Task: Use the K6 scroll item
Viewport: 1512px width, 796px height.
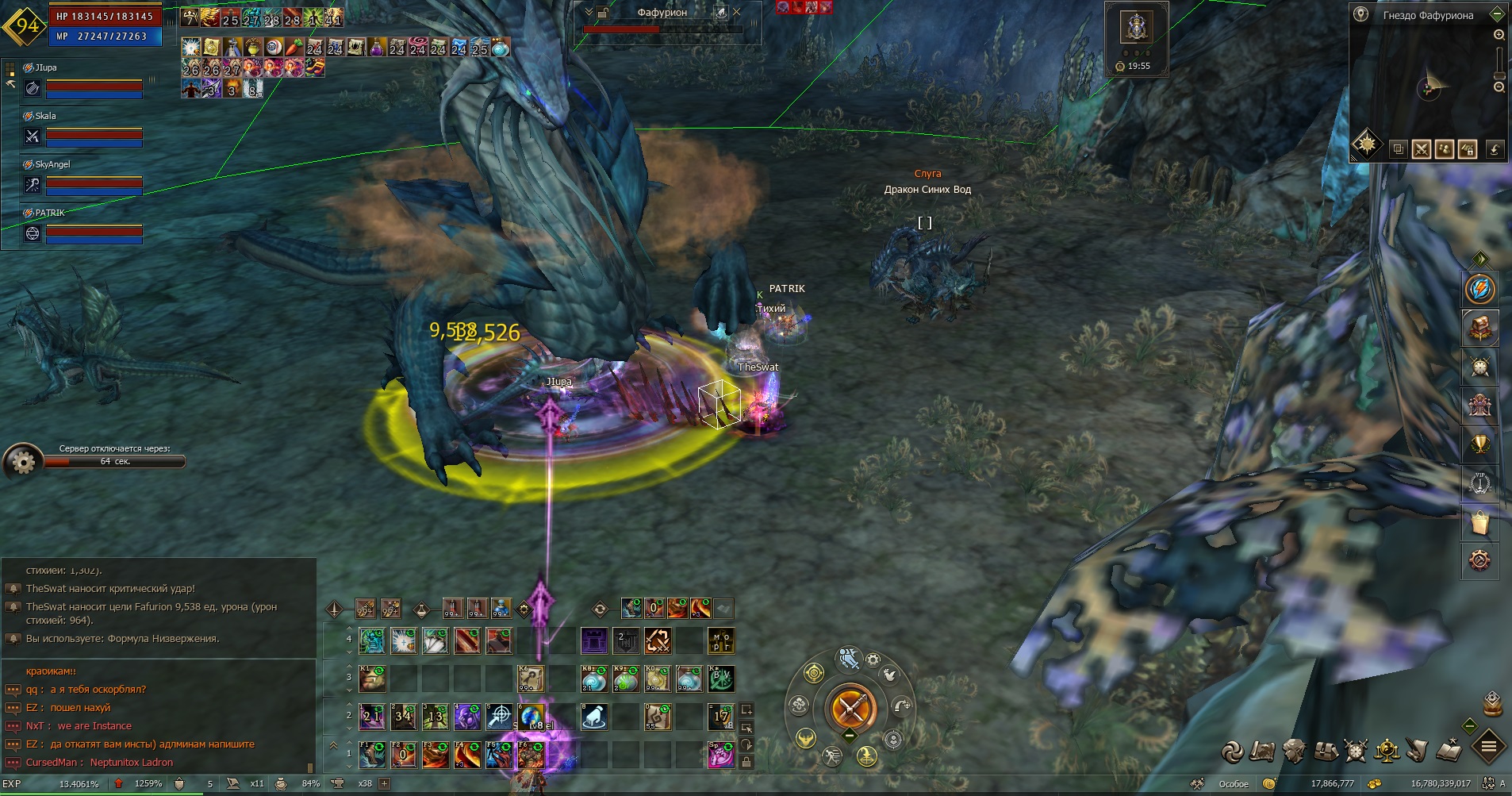Action: (x=531, y=679)
